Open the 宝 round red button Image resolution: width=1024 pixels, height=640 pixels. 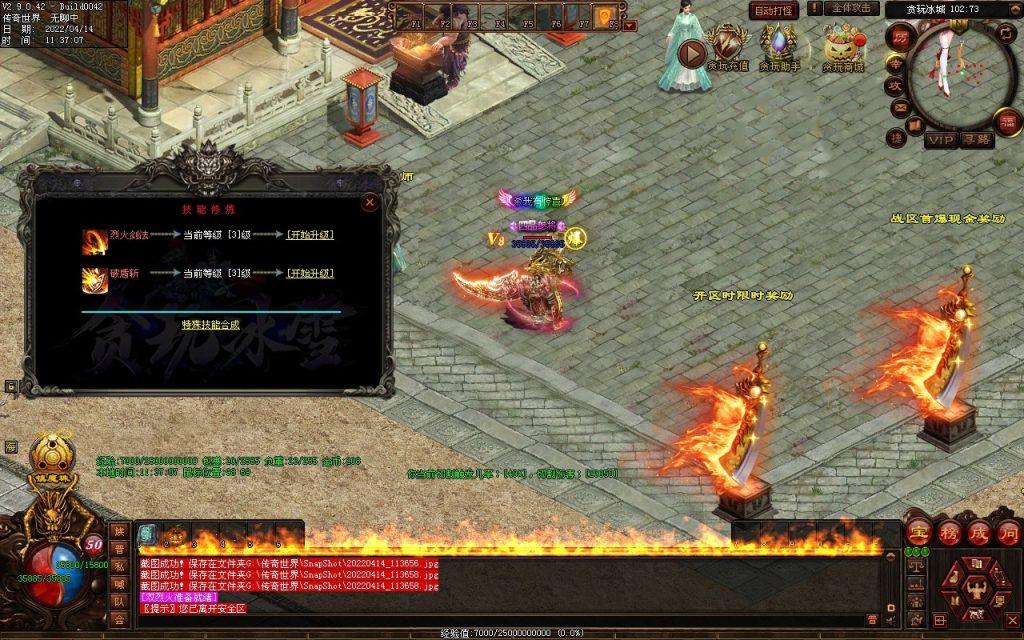(918, 532)
